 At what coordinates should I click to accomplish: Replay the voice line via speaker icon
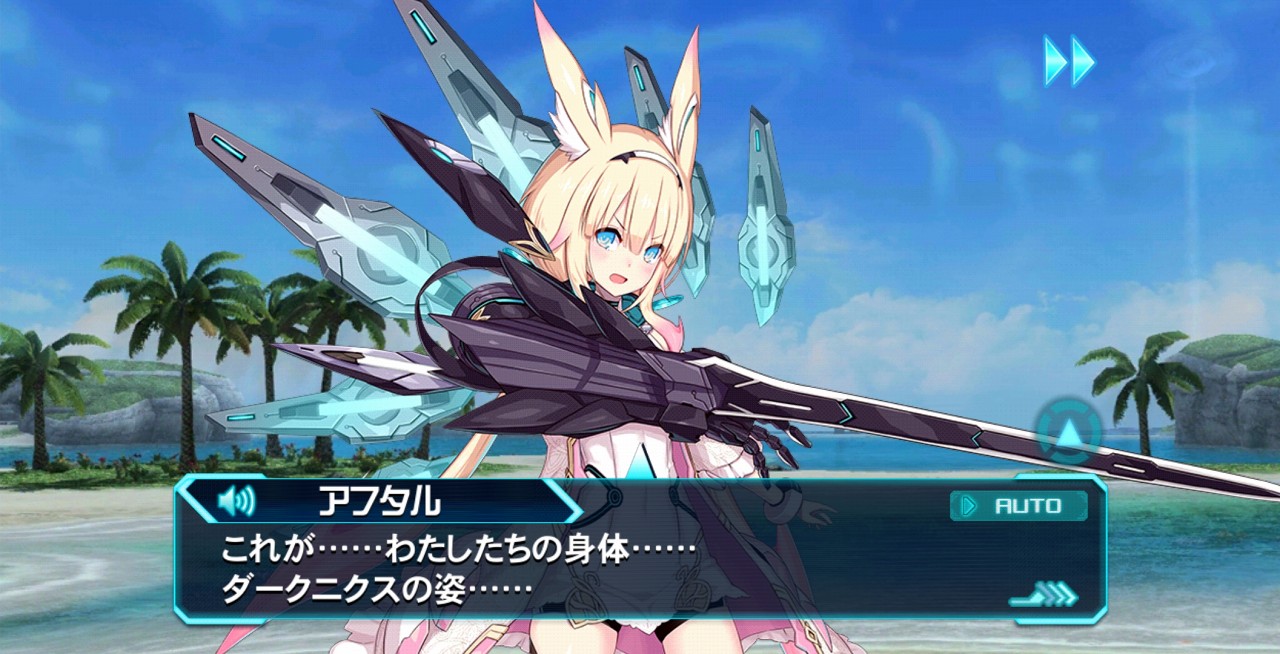236,500
